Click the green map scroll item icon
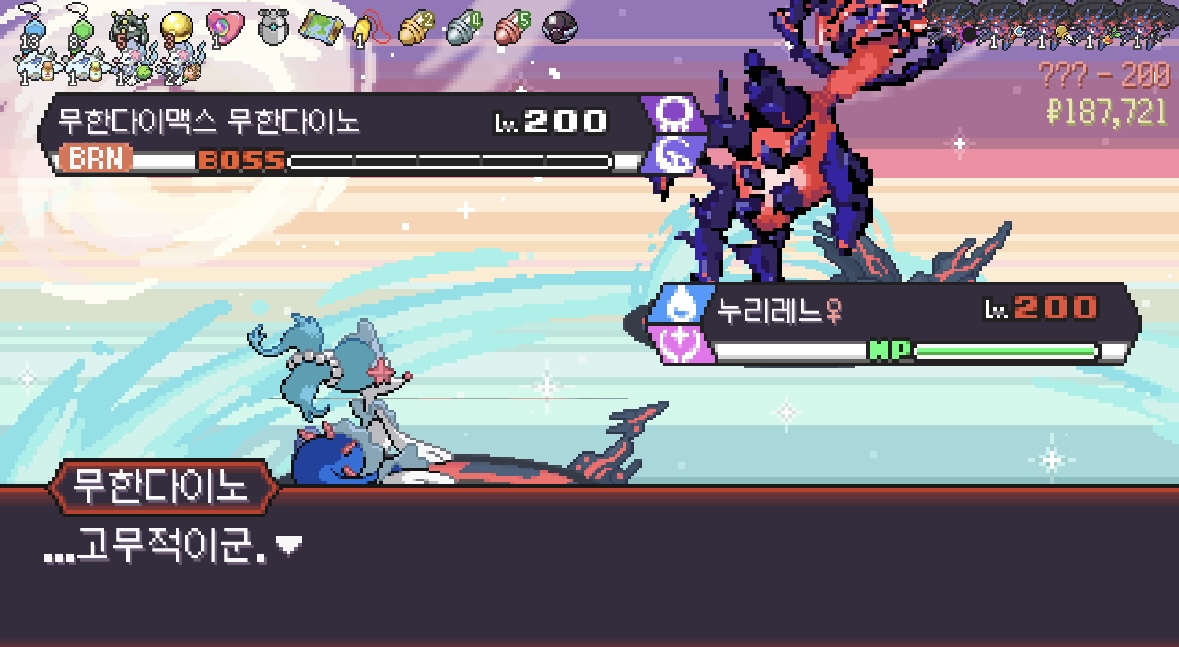1179x647 pixels. 322,25
